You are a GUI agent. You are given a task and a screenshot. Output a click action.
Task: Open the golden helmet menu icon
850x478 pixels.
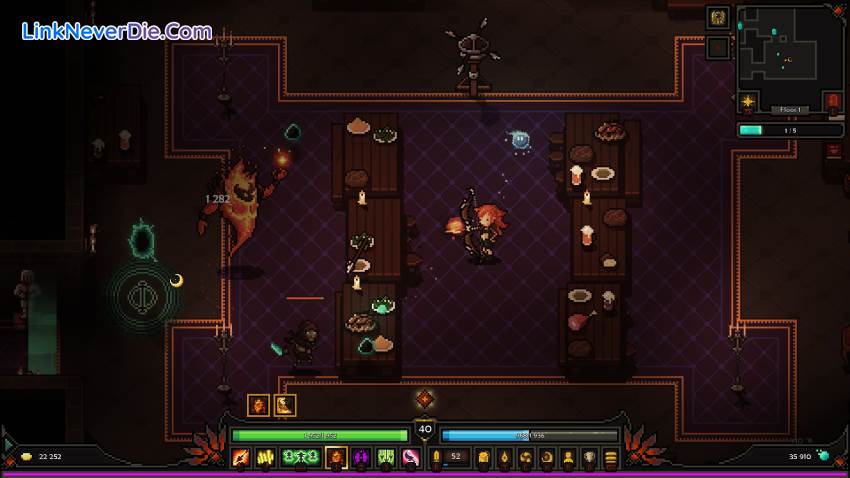click(x=483, y=458)
